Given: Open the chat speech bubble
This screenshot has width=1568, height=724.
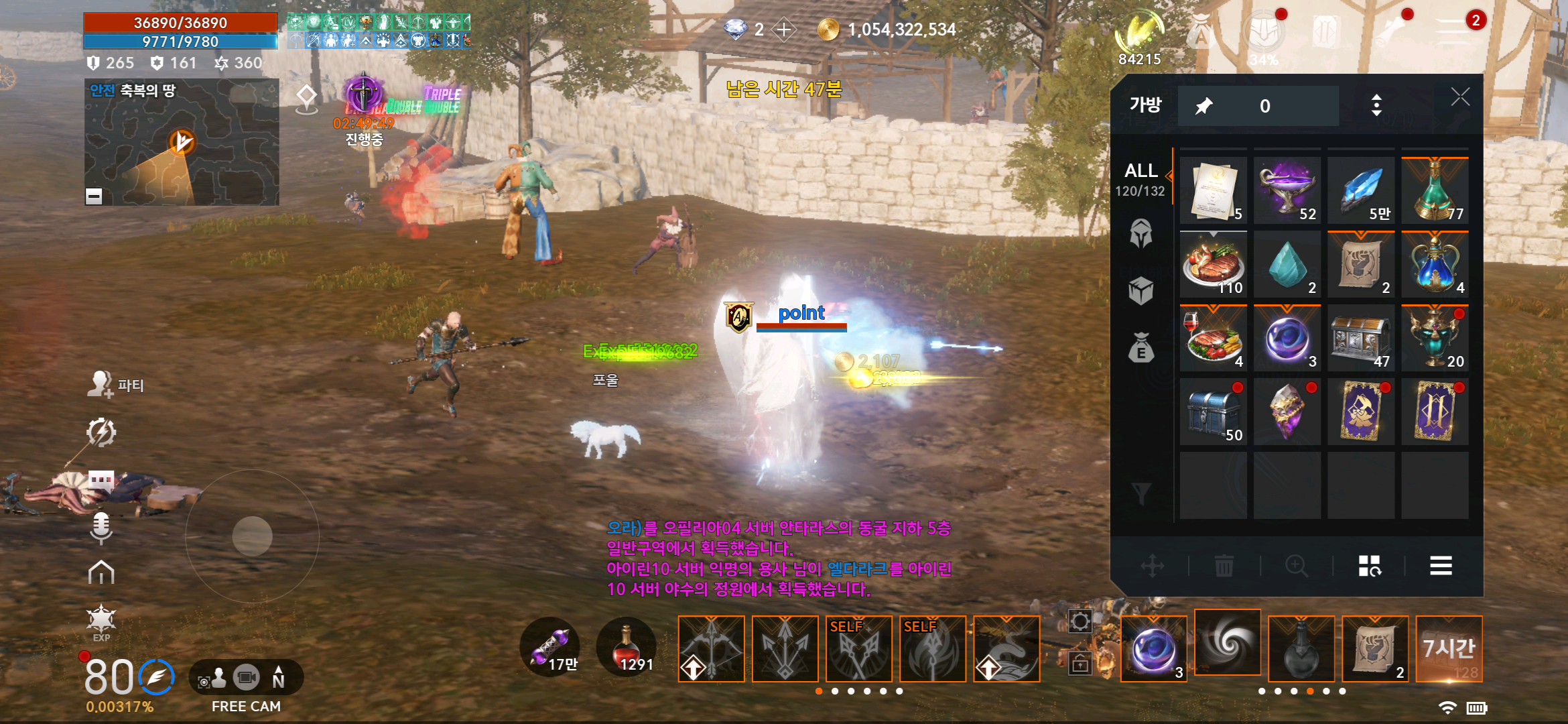Looking at the screenshot, I should point(101,480).
